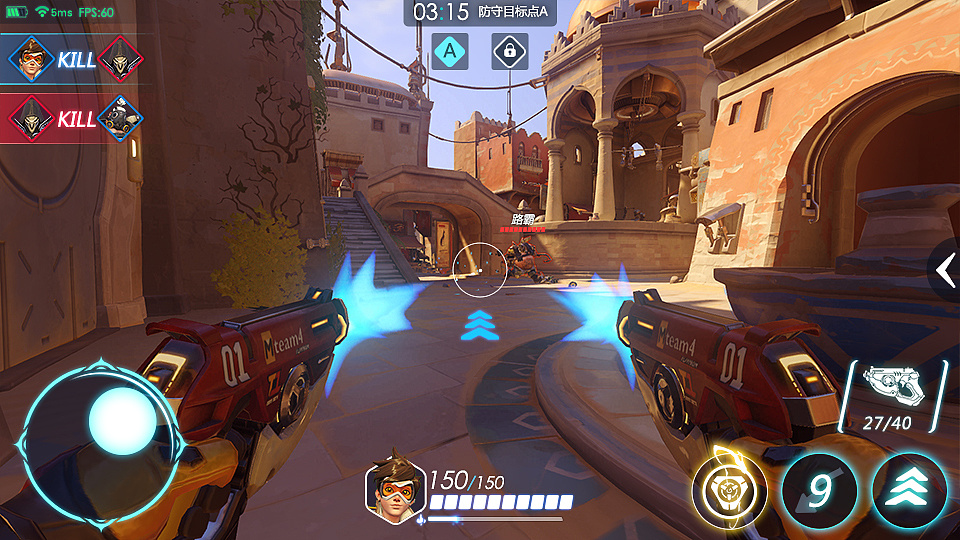Tap the Recall ability showing cooldown 9
This screenshot has height=540, width=960.
click(x=819, y=492)
